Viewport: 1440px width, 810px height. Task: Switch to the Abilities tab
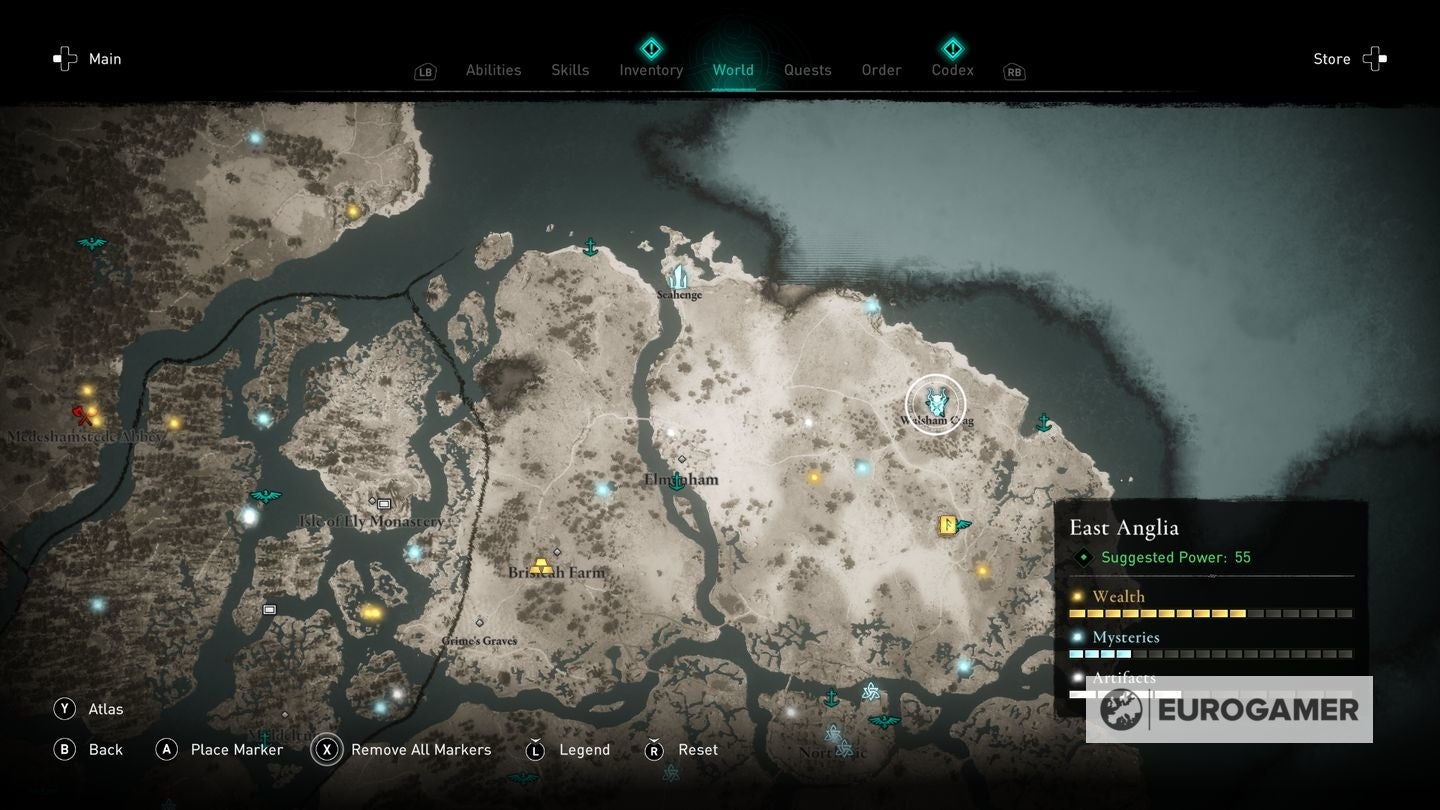493,70
